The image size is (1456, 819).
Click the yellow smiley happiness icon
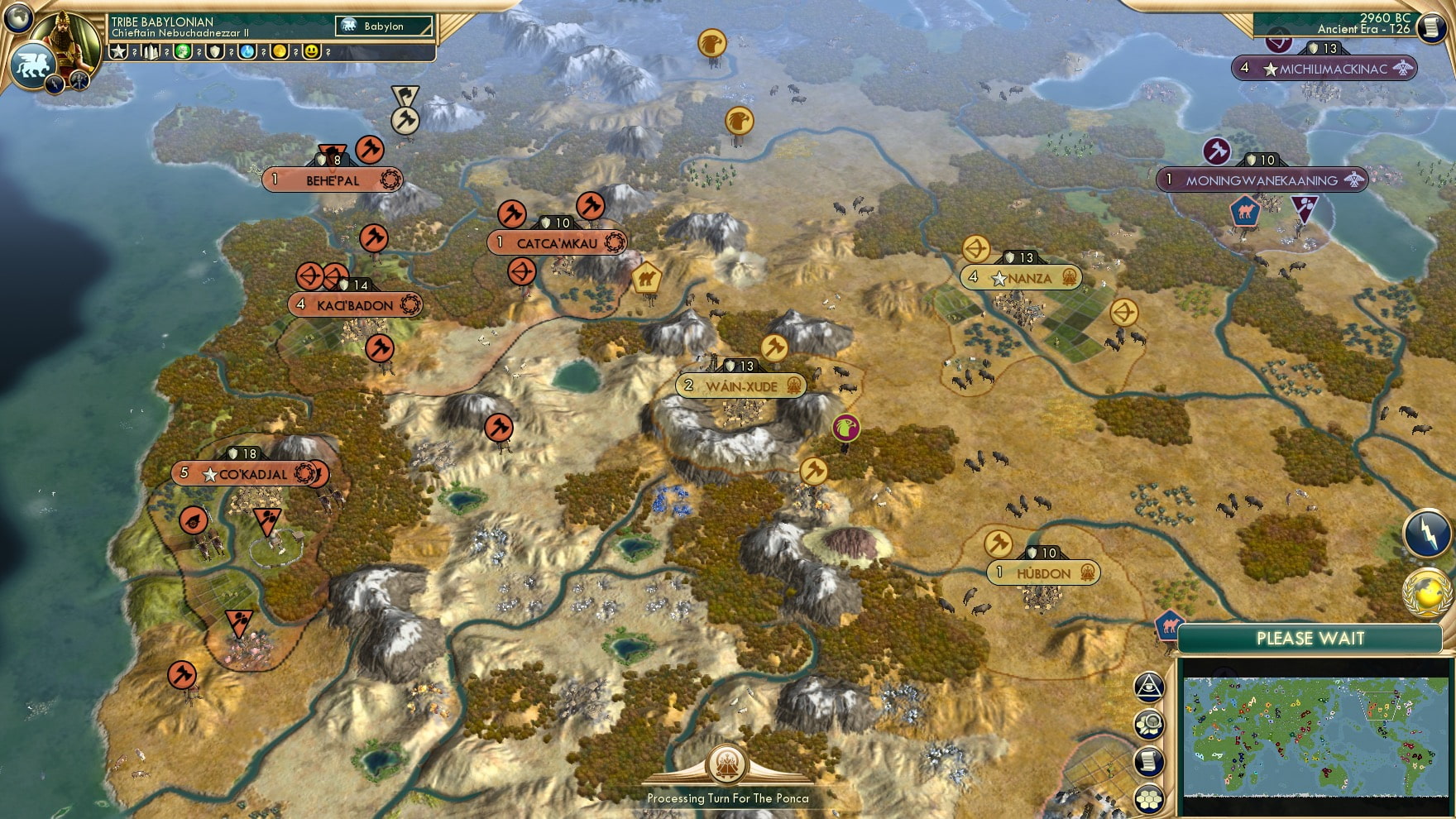tap(312, 52)
